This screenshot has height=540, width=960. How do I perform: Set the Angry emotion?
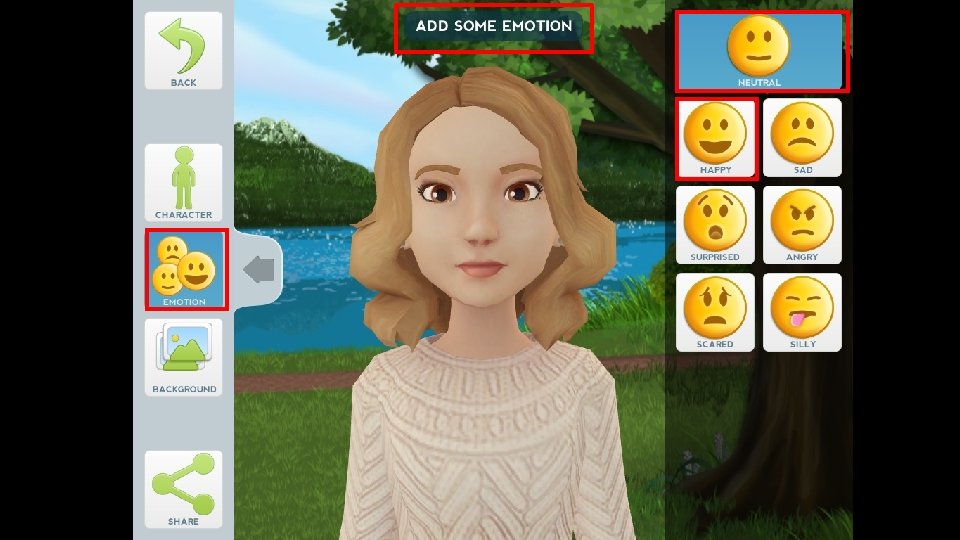click(802, 225)
